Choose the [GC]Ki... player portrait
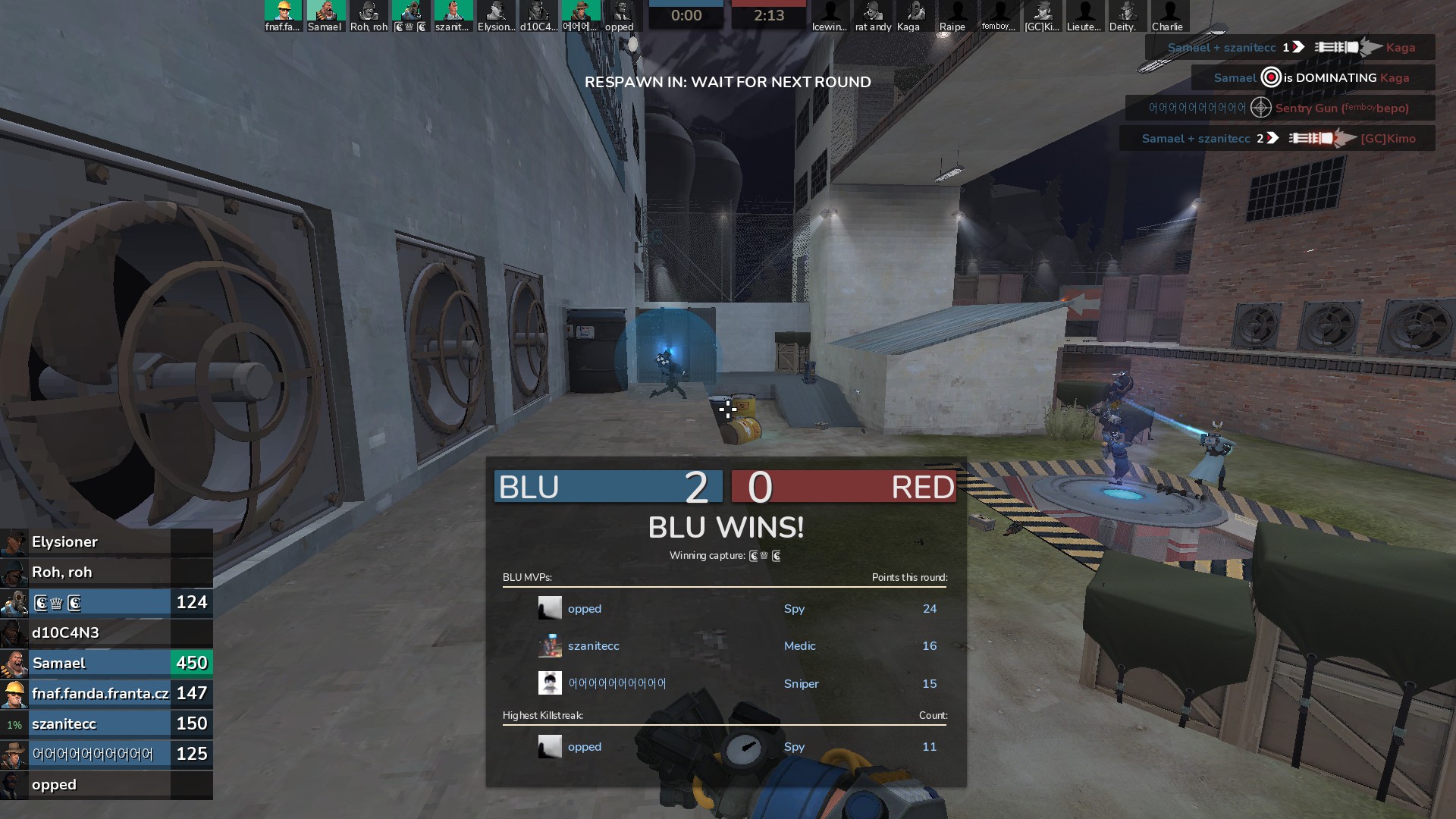Screen dimensions: 1456x819 coord(1042,16)
